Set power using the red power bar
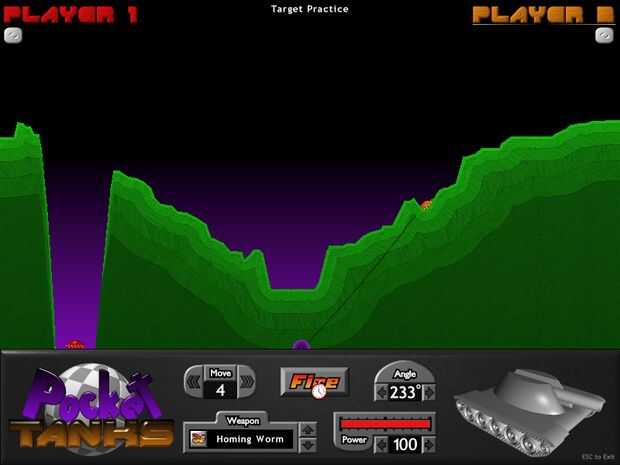This screenshot has height=465, width=620. point(386,424)
